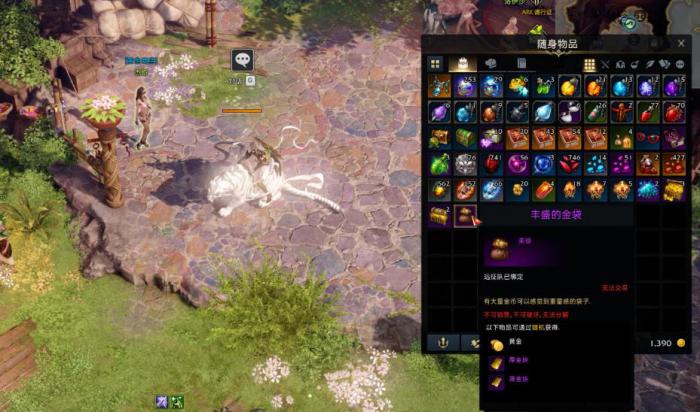Select the bountiful gold pouch item

click(465, 215)
